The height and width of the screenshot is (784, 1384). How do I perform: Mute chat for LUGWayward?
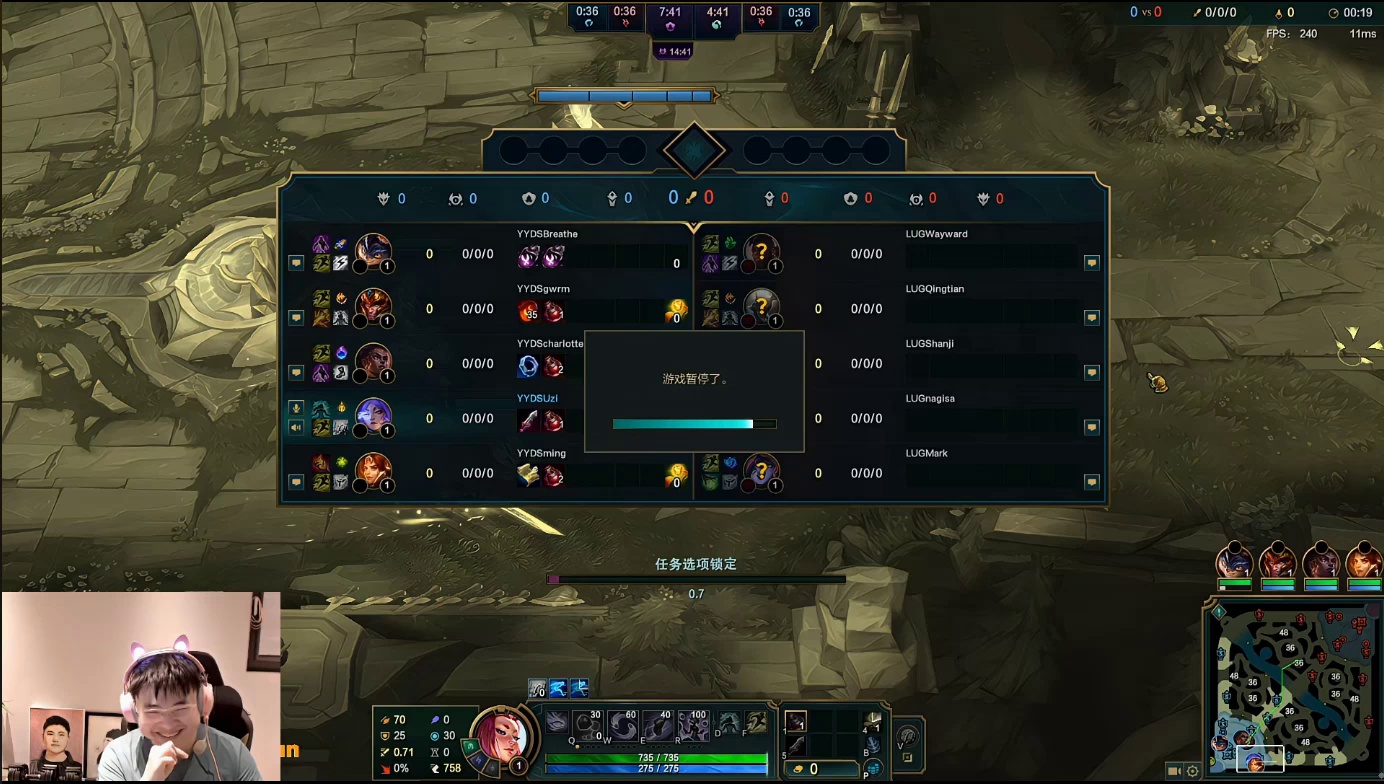click(x=1091, y=263)
